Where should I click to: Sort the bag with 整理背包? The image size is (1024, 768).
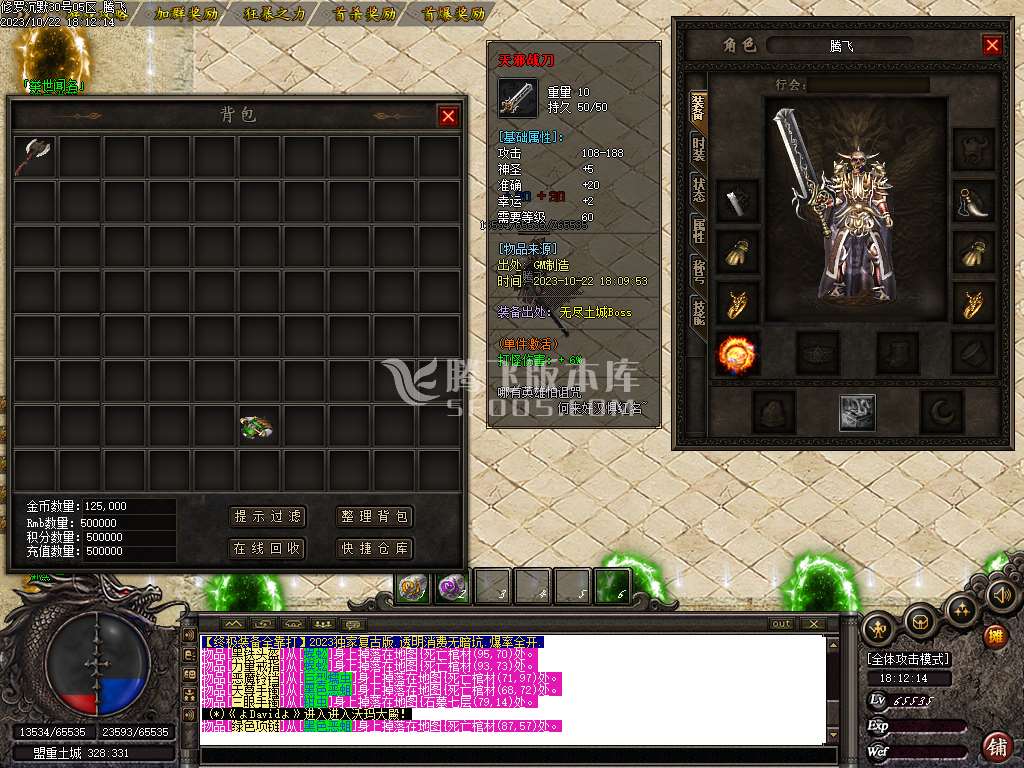[375, 517]
